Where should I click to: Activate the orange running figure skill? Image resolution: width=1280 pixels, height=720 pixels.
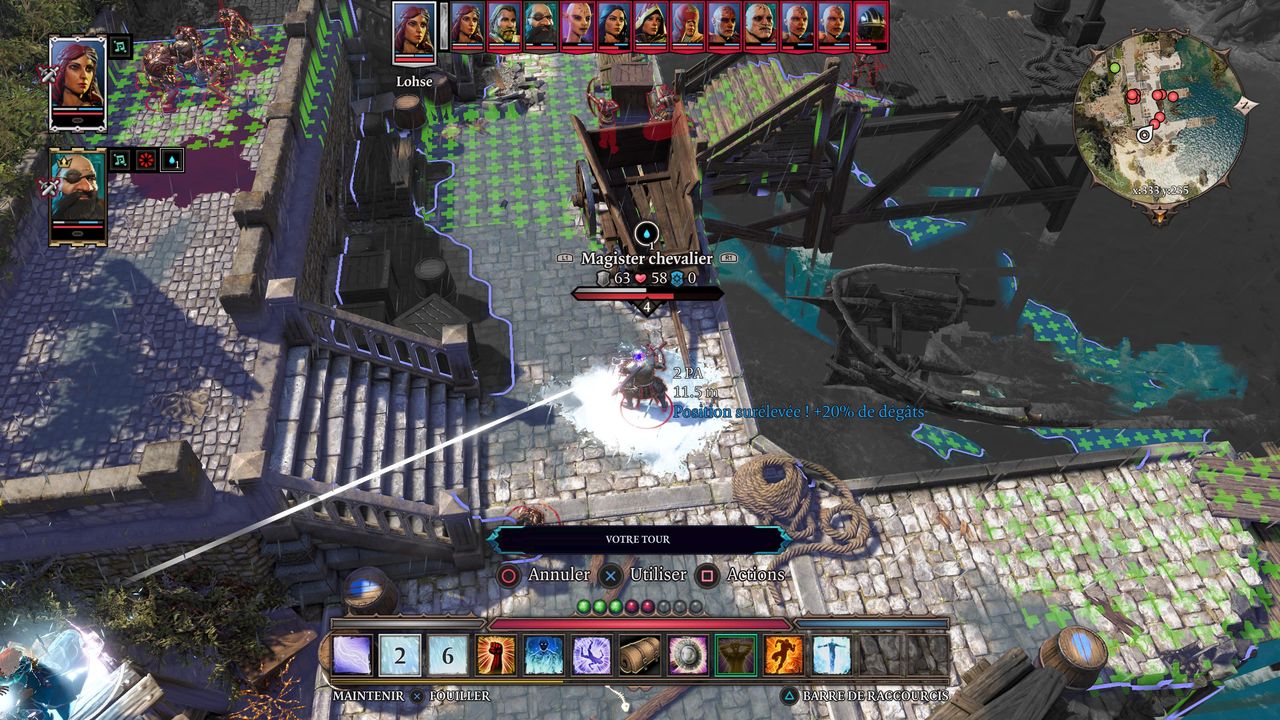tap(784, 656)
